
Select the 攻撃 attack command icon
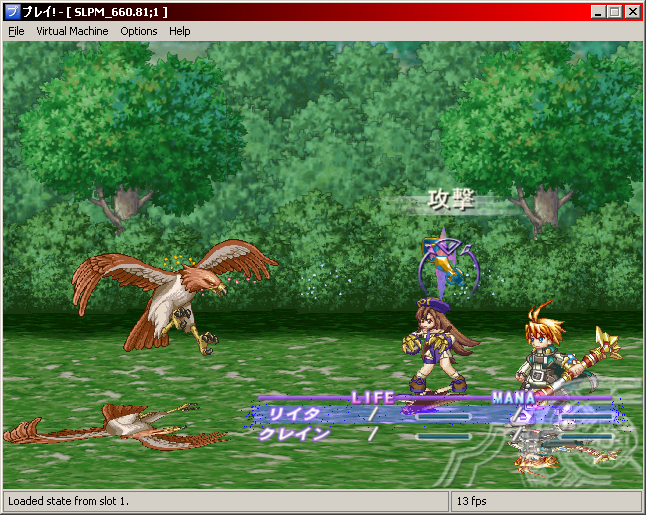(441, 260)
